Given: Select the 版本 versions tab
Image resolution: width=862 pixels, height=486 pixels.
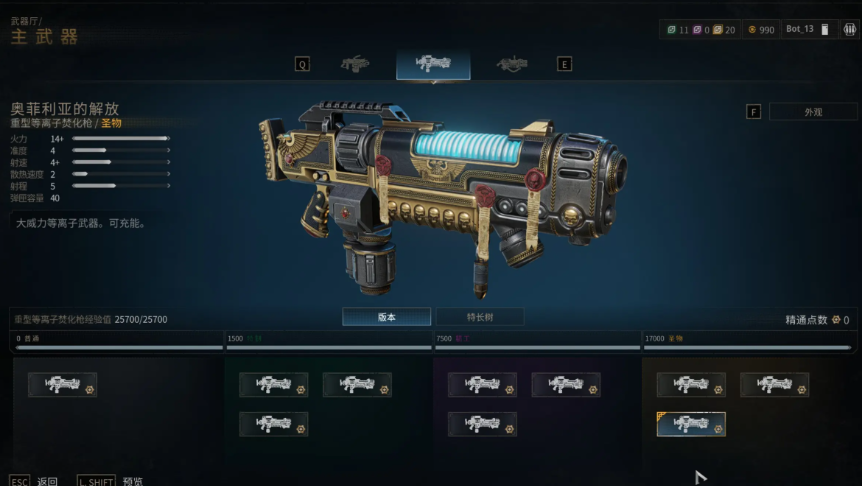Looking at the screenshot, I should pos(387,317).
